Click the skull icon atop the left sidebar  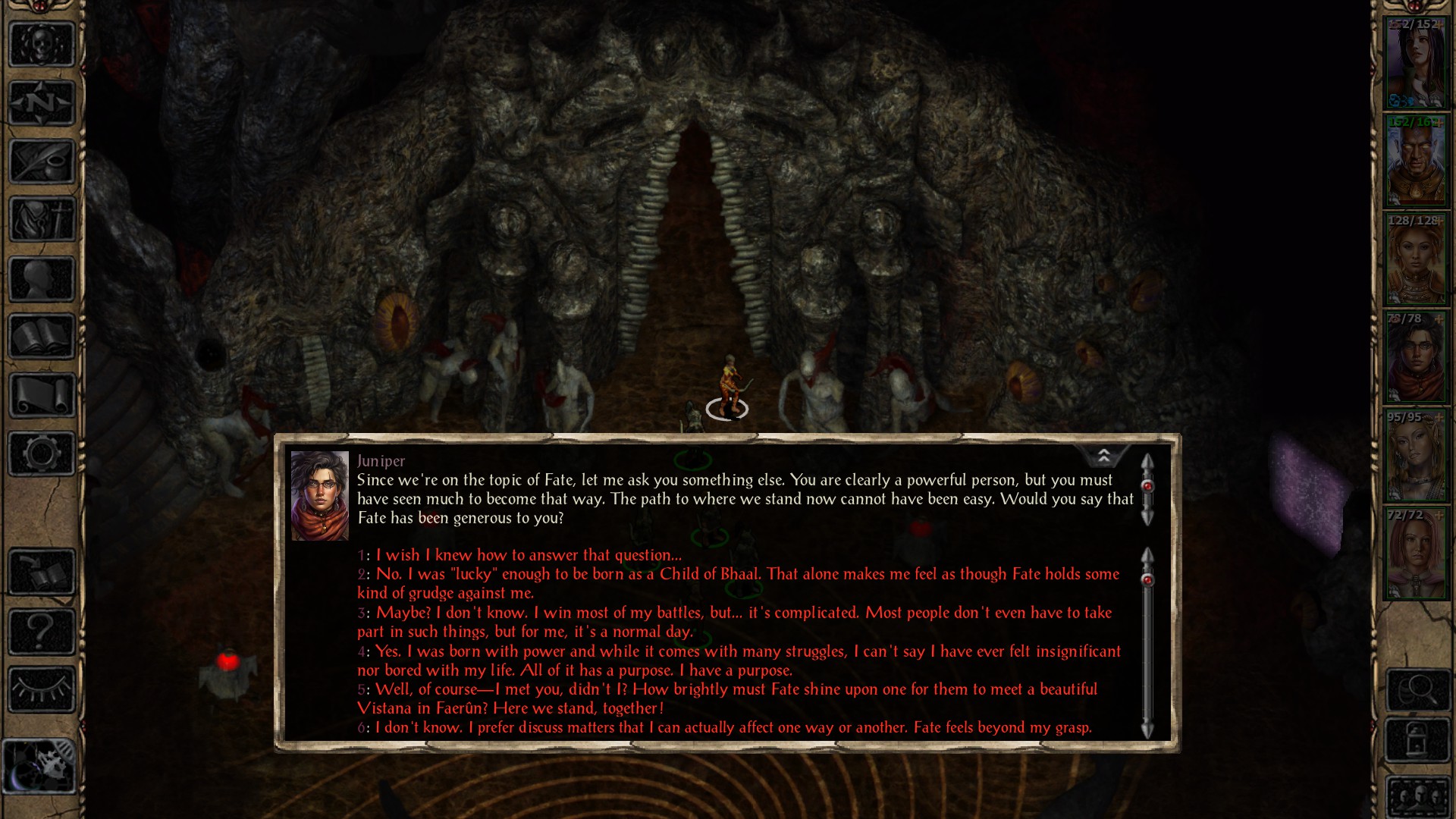pyautogui.click(x=42, y=44)
